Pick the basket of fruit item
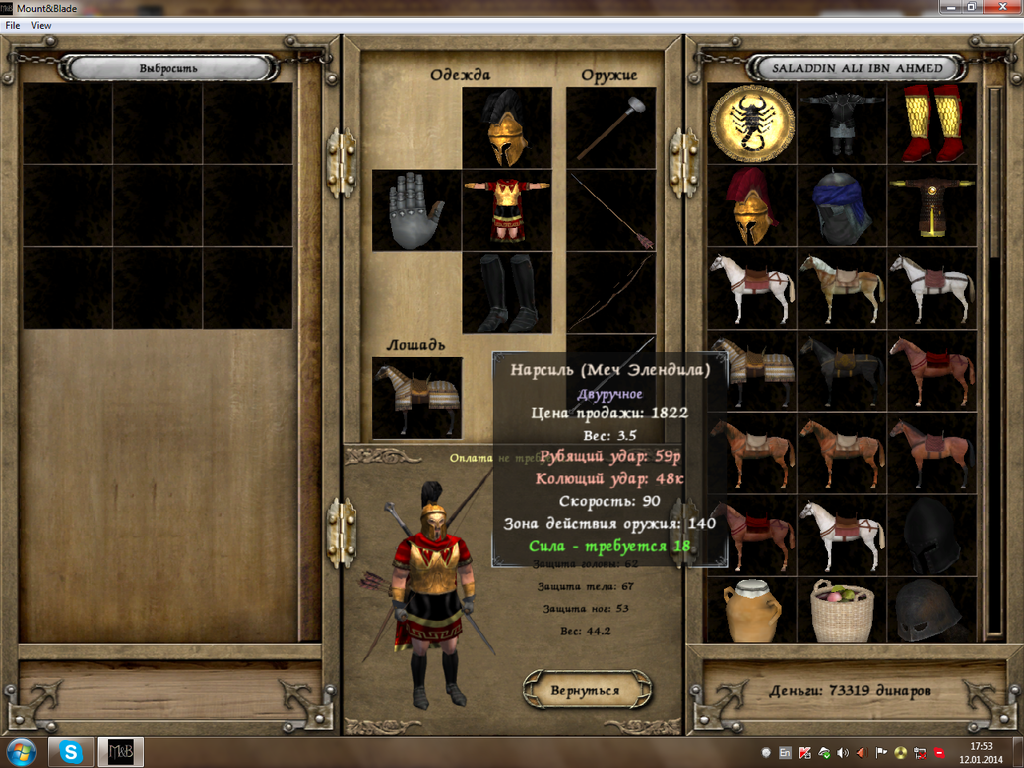The height and width of the screenshot is (768, 1024). coord(842,610)
